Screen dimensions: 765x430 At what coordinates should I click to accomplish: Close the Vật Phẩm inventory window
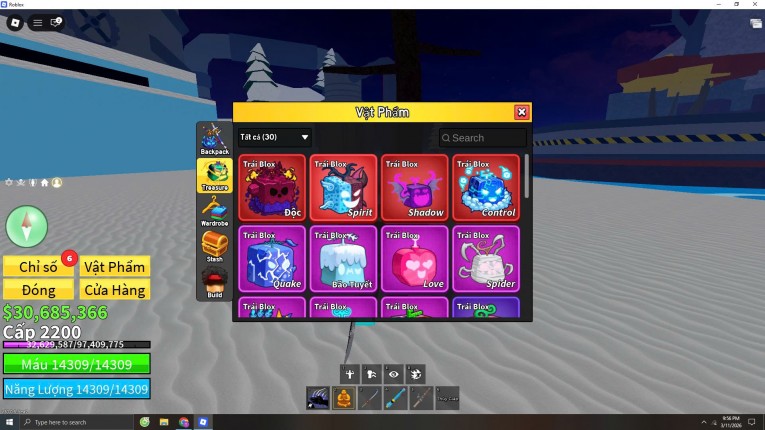(521, 112)
